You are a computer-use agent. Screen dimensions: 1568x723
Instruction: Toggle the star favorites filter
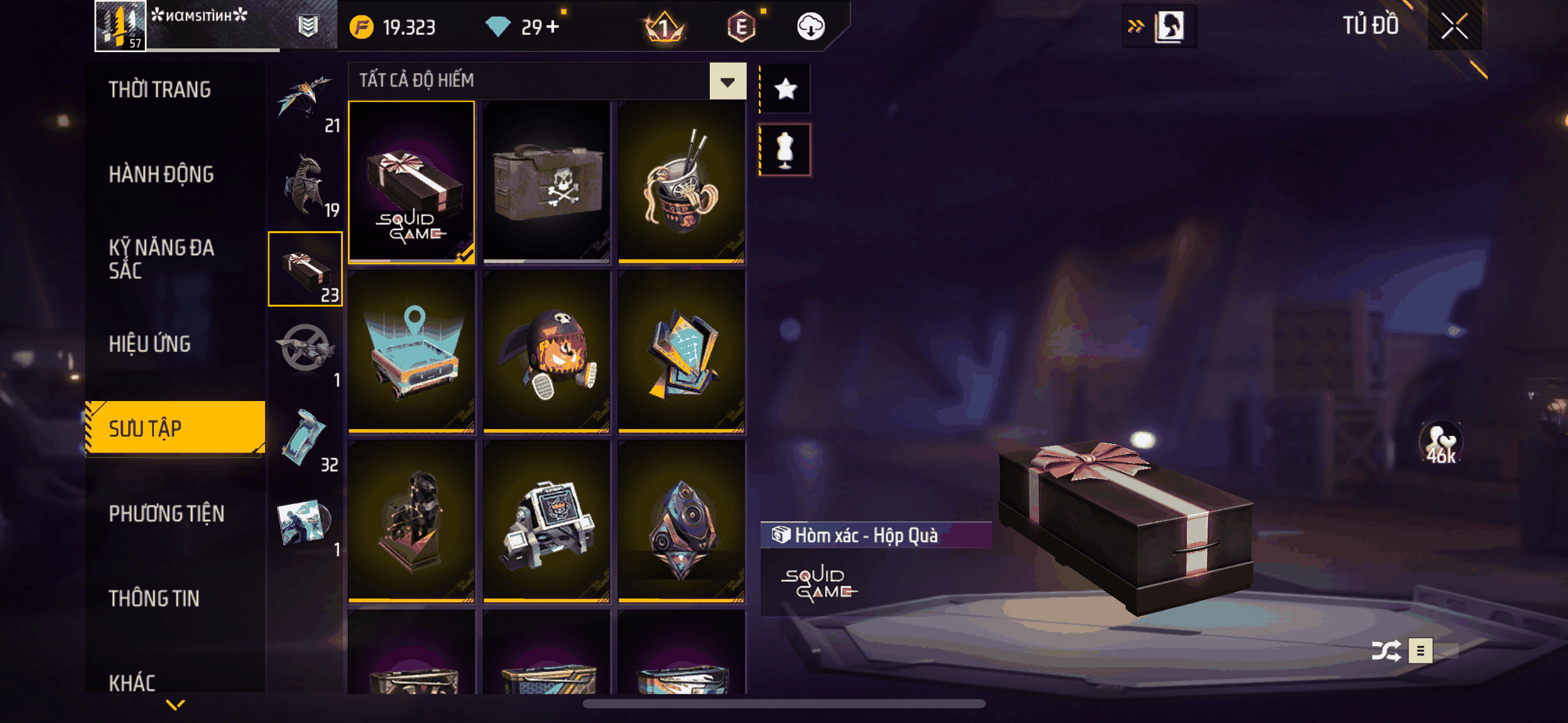click(785, 90)
